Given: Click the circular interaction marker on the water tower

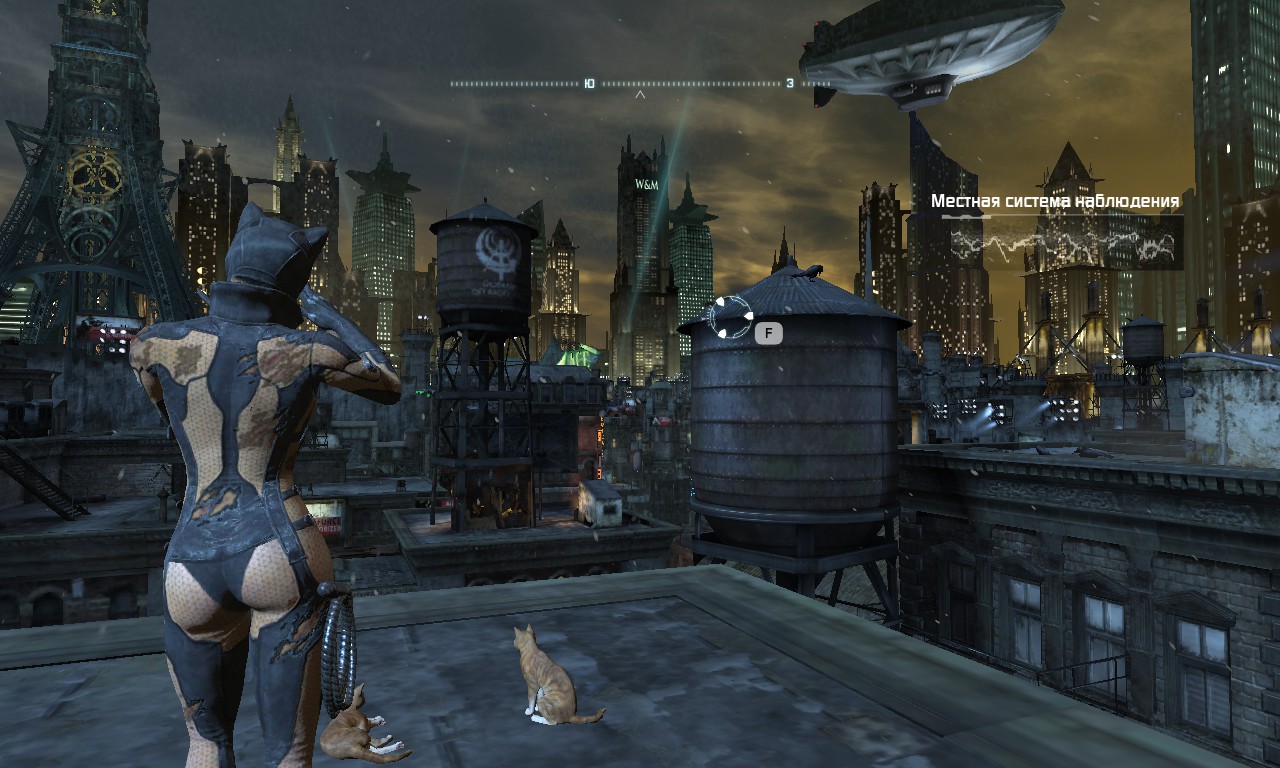Looking at the screenshot, I should tap(730, 316).
